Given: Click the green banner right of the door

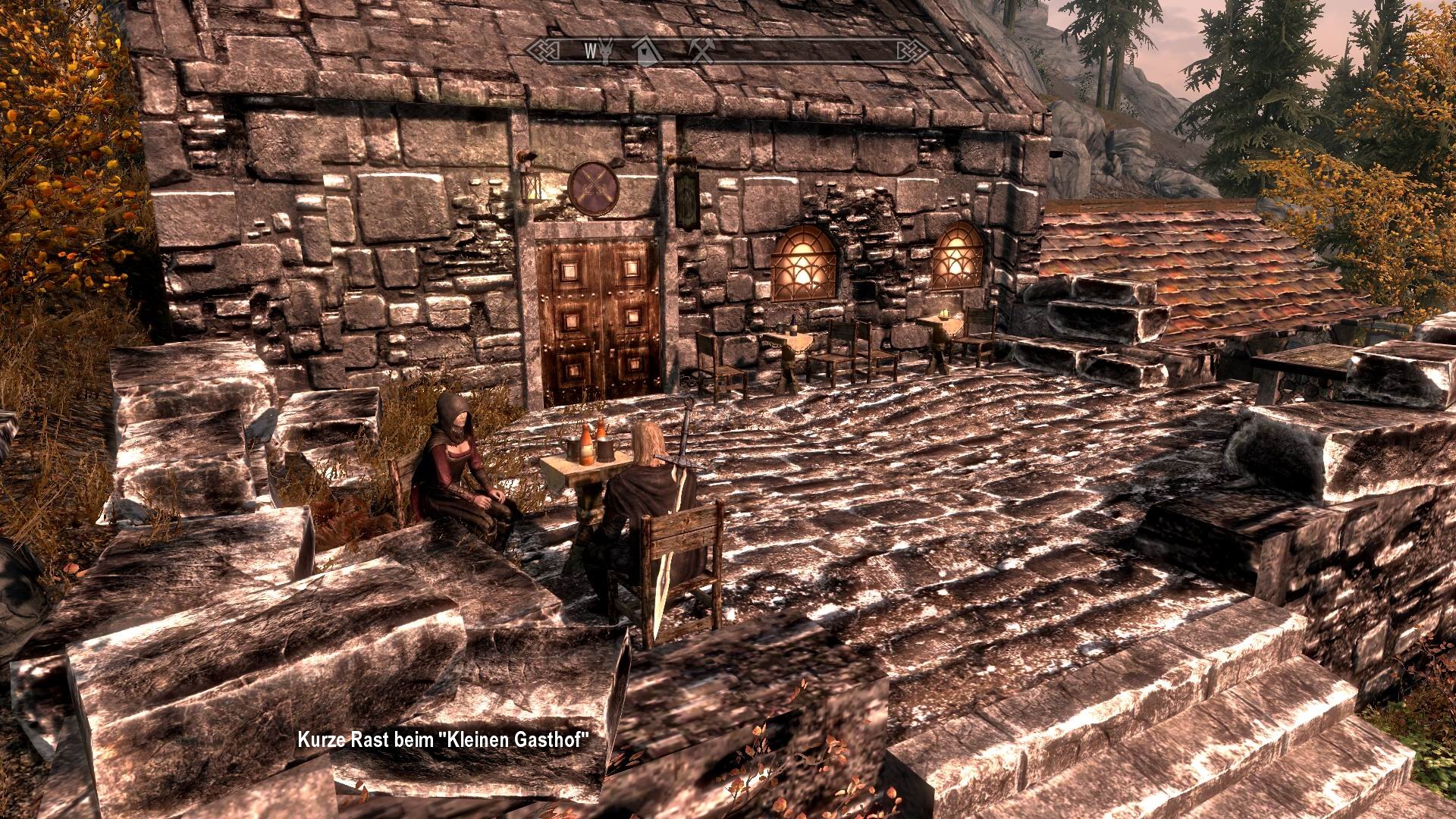Looking at the screenshot, I should (686, 196).
